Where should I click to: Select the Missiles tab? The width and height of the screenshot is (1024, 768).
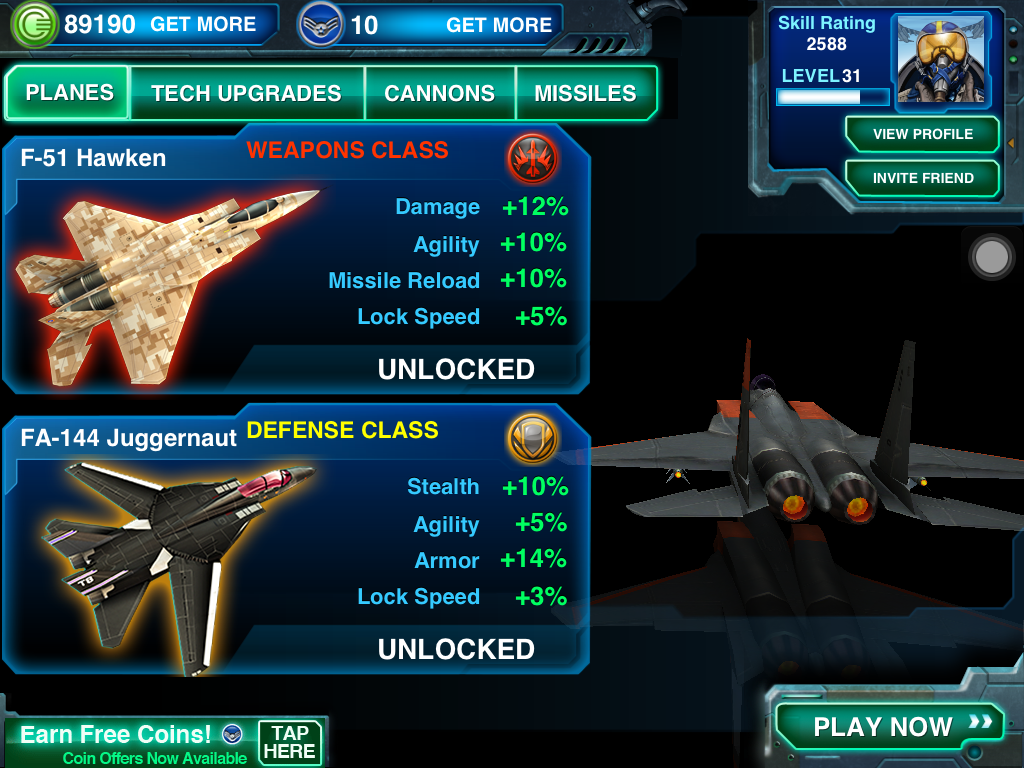point(585,94)
